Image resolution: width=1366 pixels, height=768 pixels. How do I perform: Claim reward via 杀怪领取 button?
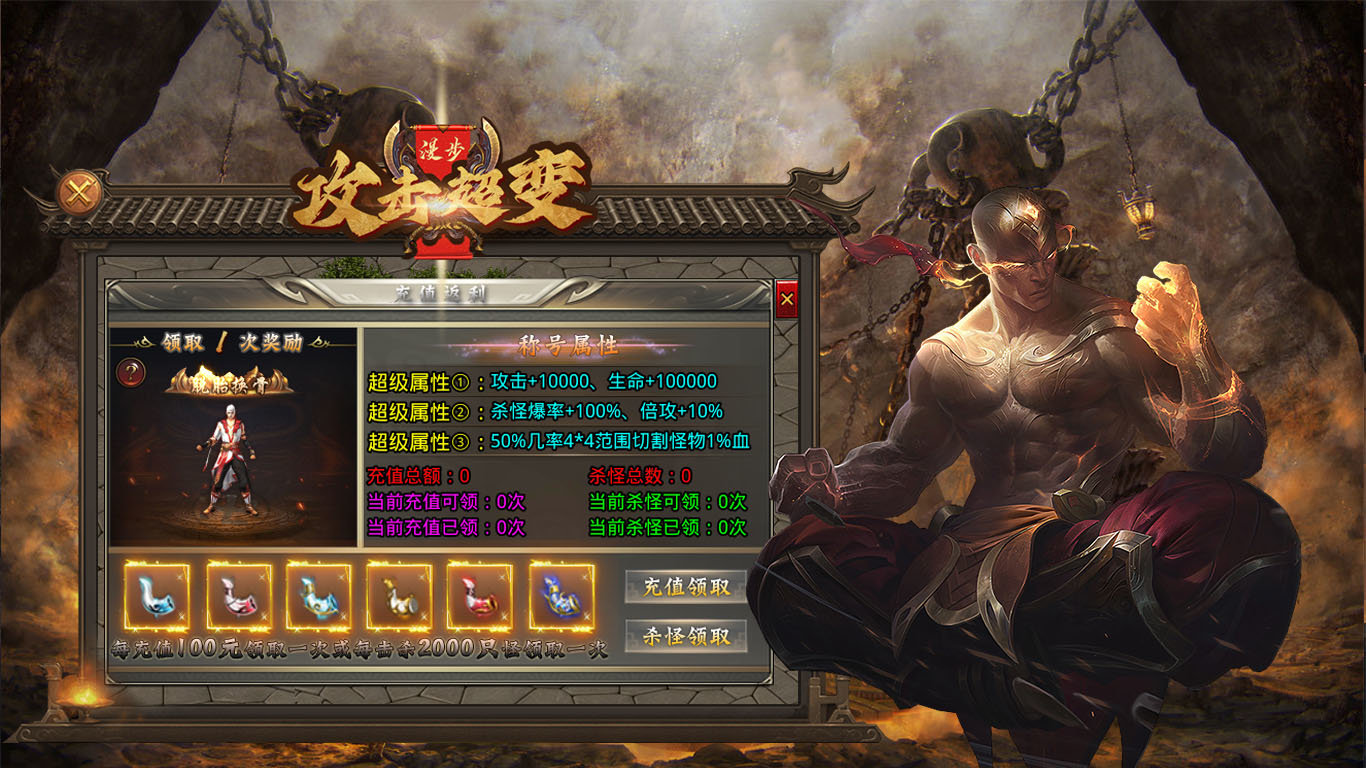coord(686,636)
